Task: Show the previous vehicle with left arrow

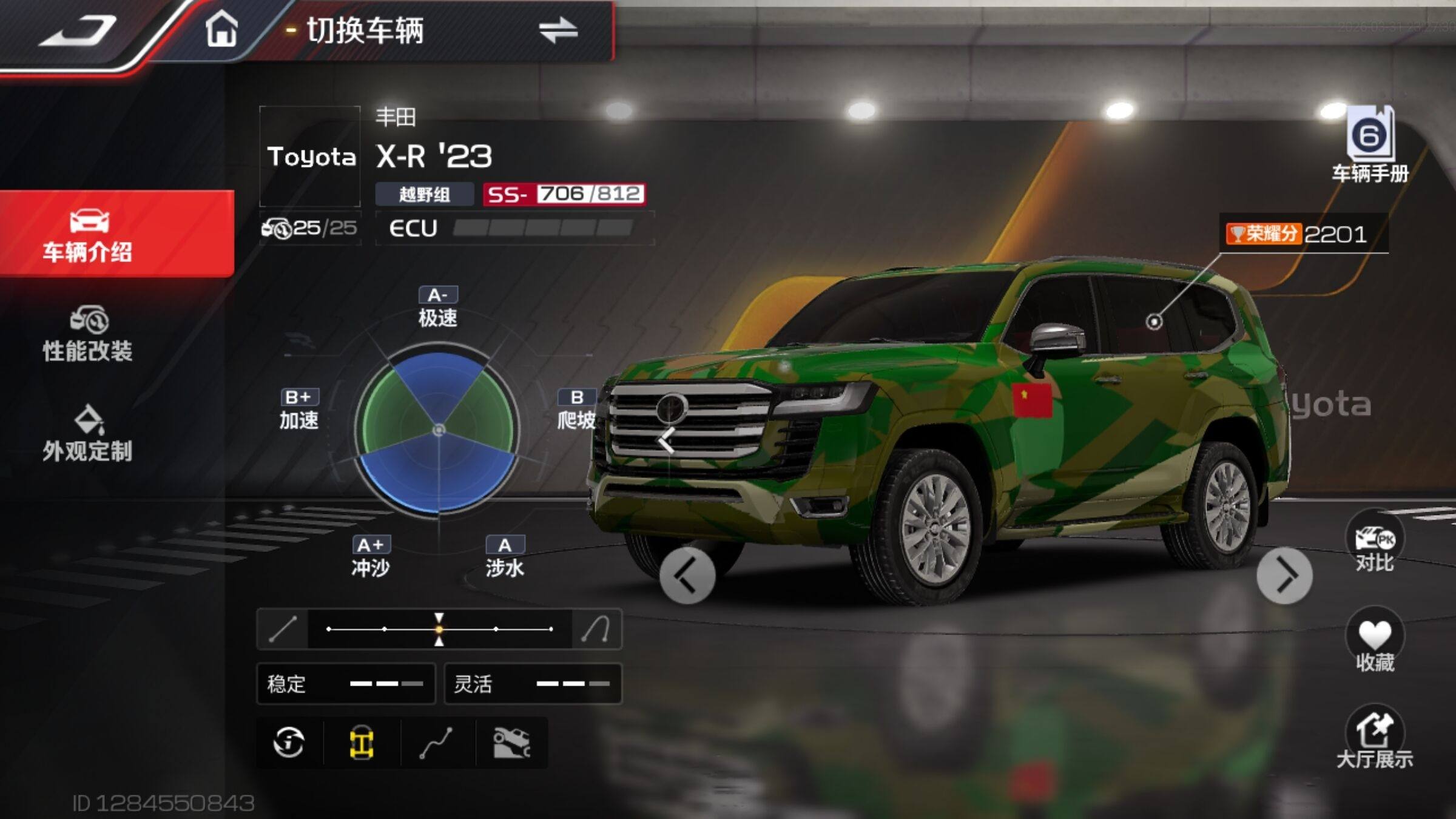Action: pyautogui.click(x=687, y=576)
